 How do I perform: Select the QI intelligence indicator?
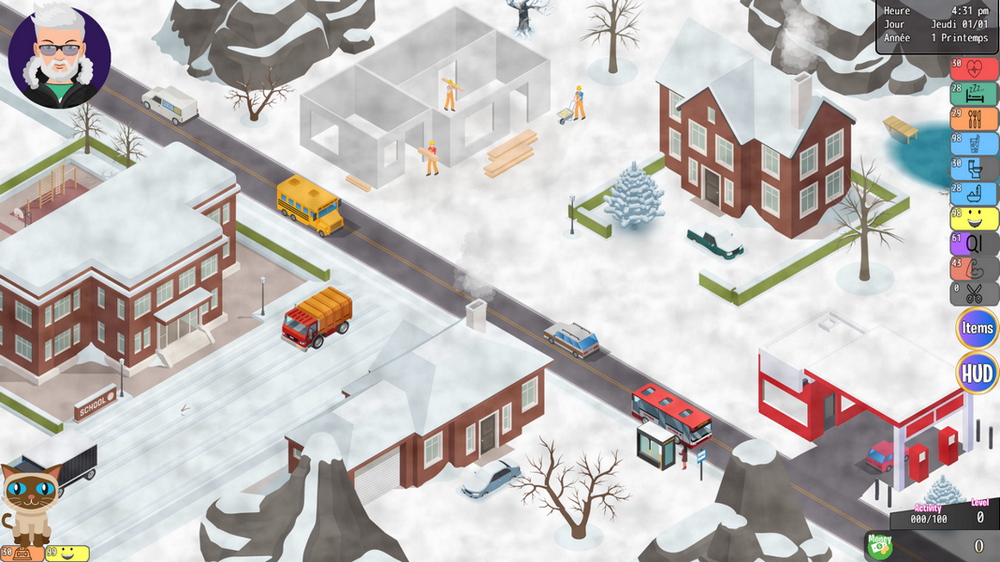coord(973,243)
